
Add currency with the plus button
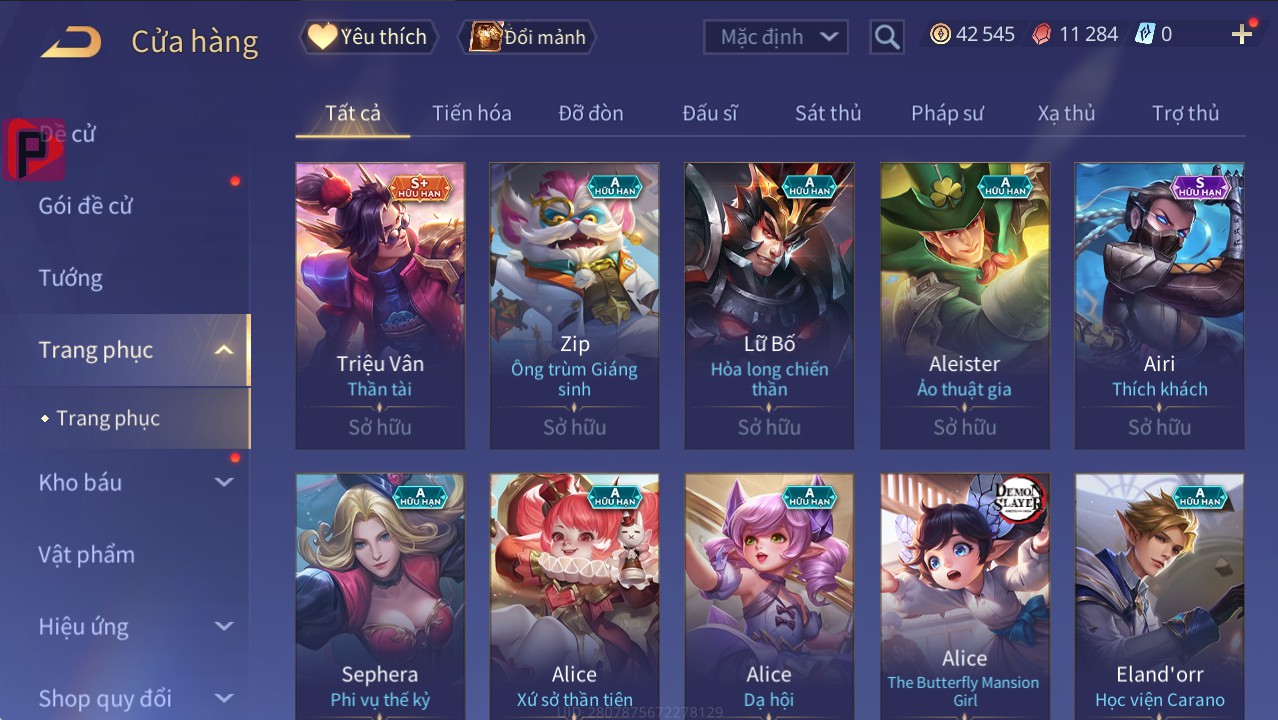(1242, 35)
